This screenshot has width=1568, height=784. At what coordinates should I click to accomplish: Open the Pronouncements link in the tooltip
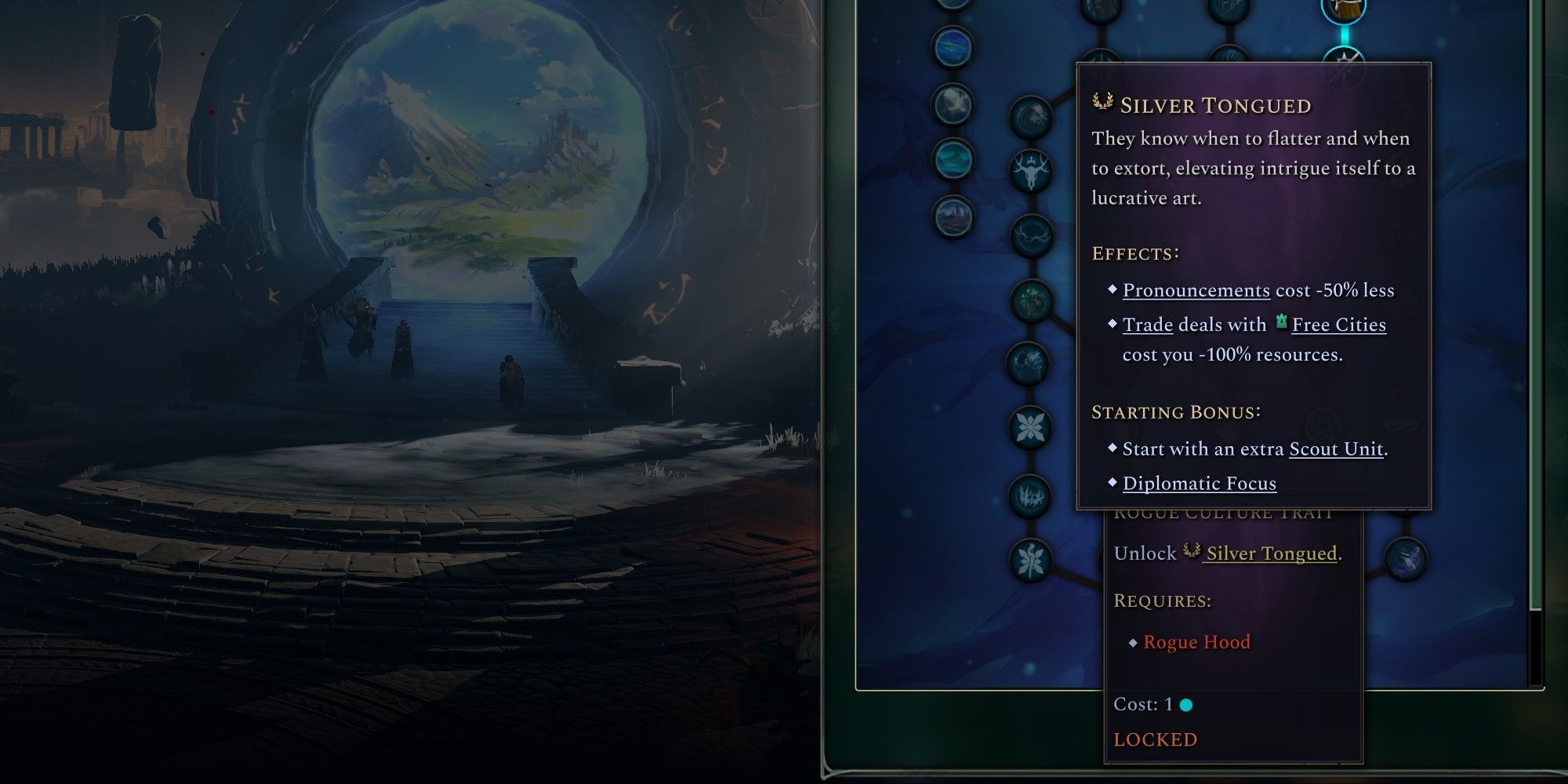click(x=1196, y=290)
